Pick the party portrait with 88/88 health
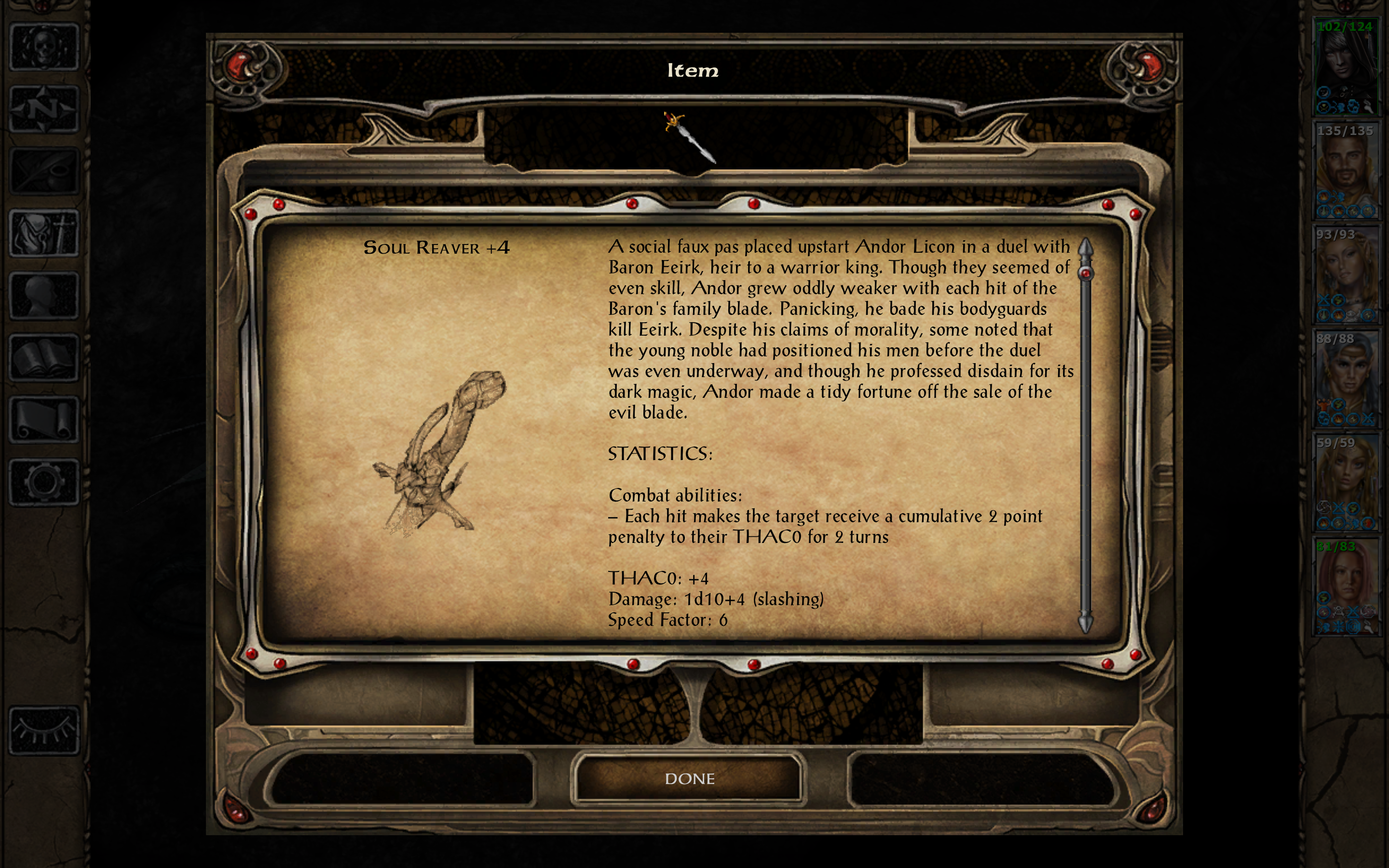Image resolution: width=1389 pixels, height=868 pixels. click(1346, 379)
